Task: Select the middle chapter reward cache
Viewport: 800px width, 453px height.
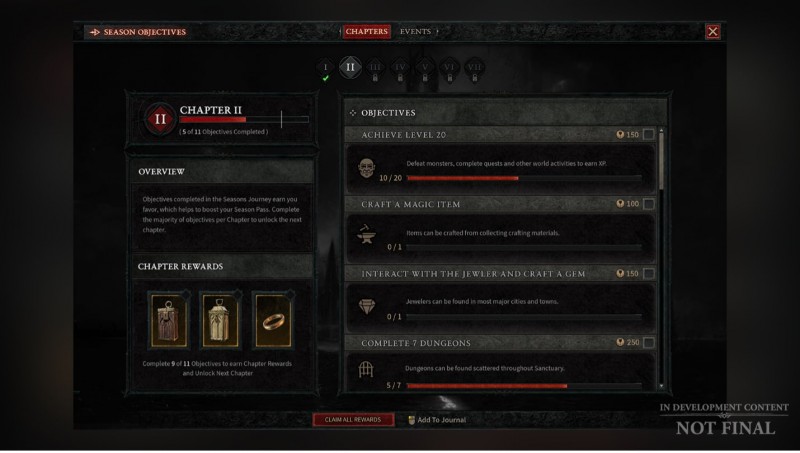Action: (220, 320)
